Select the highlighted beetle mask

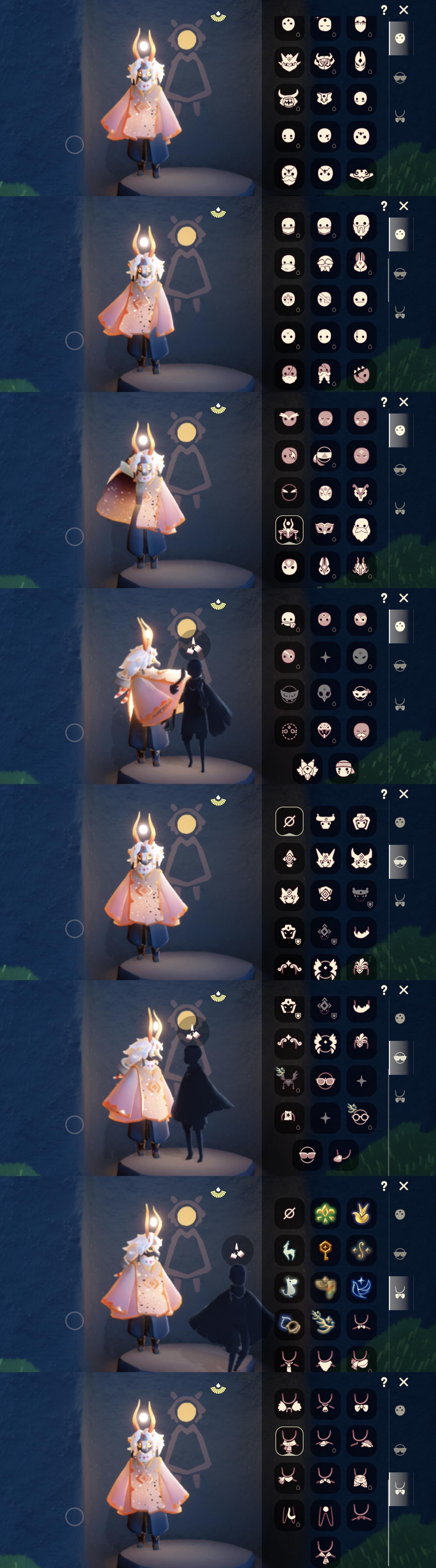pyautogui.click(x=289, y=529)
